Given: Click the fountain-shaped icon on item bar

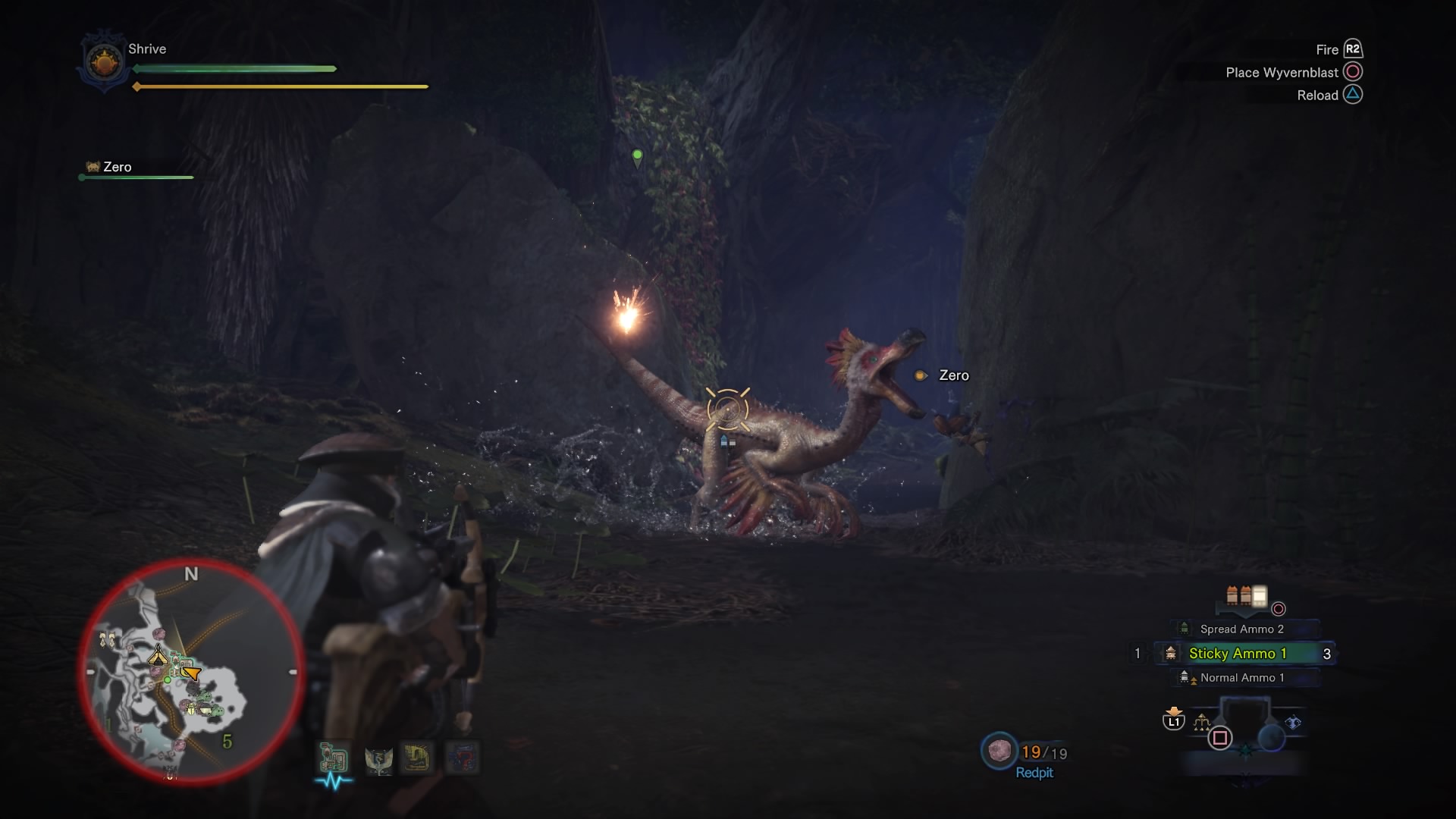Looking at the screenshot, I should (1201, 722).
